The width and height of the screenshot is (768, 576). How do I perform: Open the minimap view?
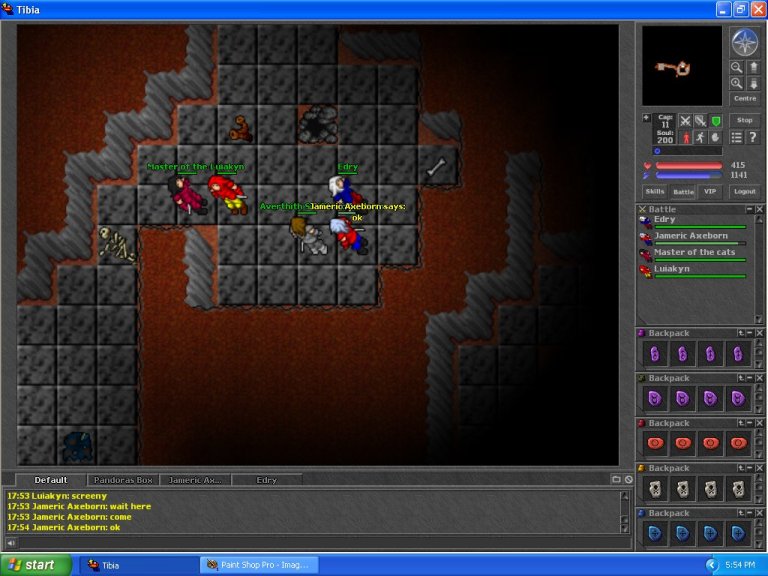click(x=681, y=66)
